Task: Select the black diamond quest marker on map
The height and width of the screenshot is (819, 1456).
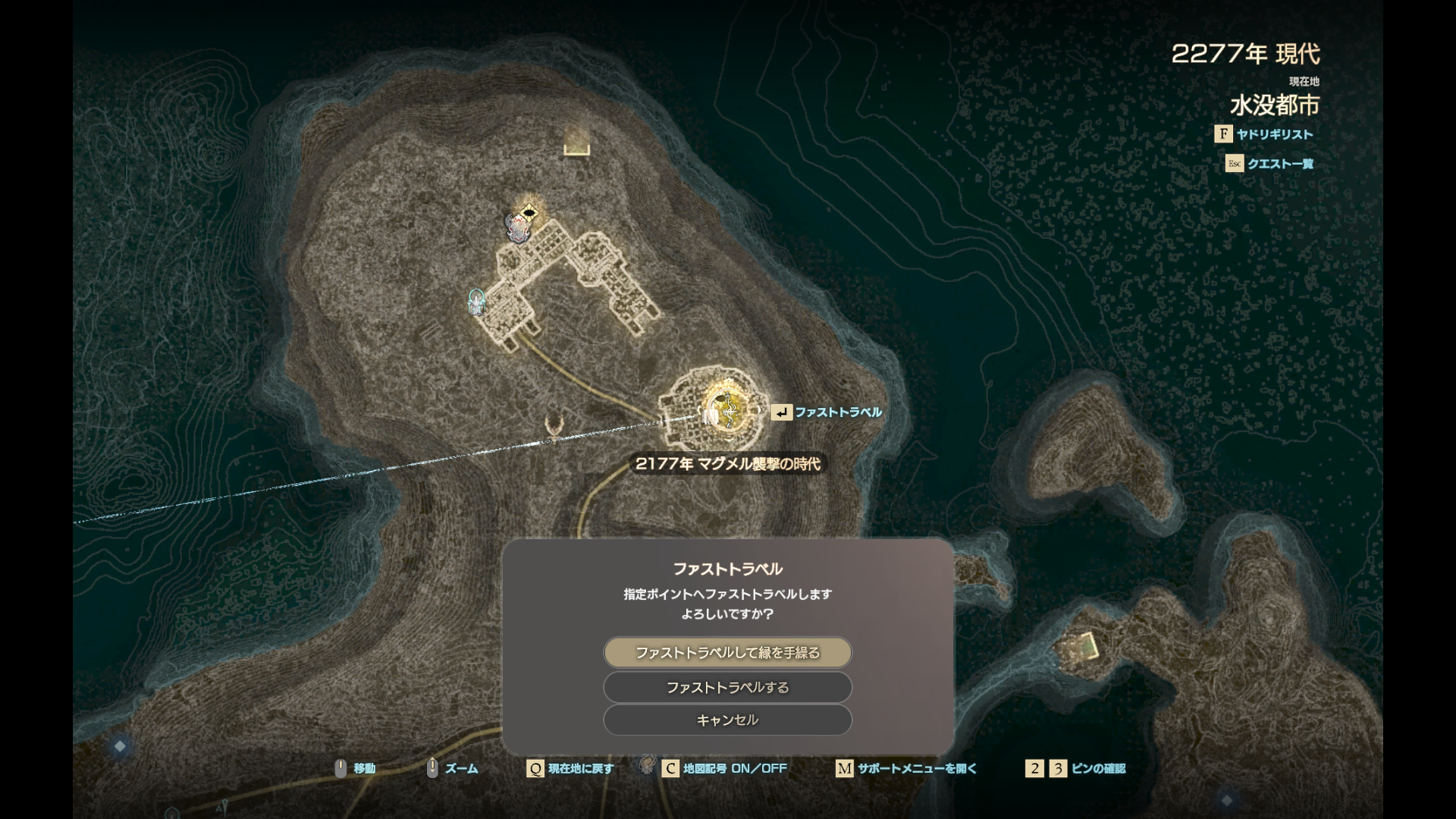Action: [x=529, y=212]
